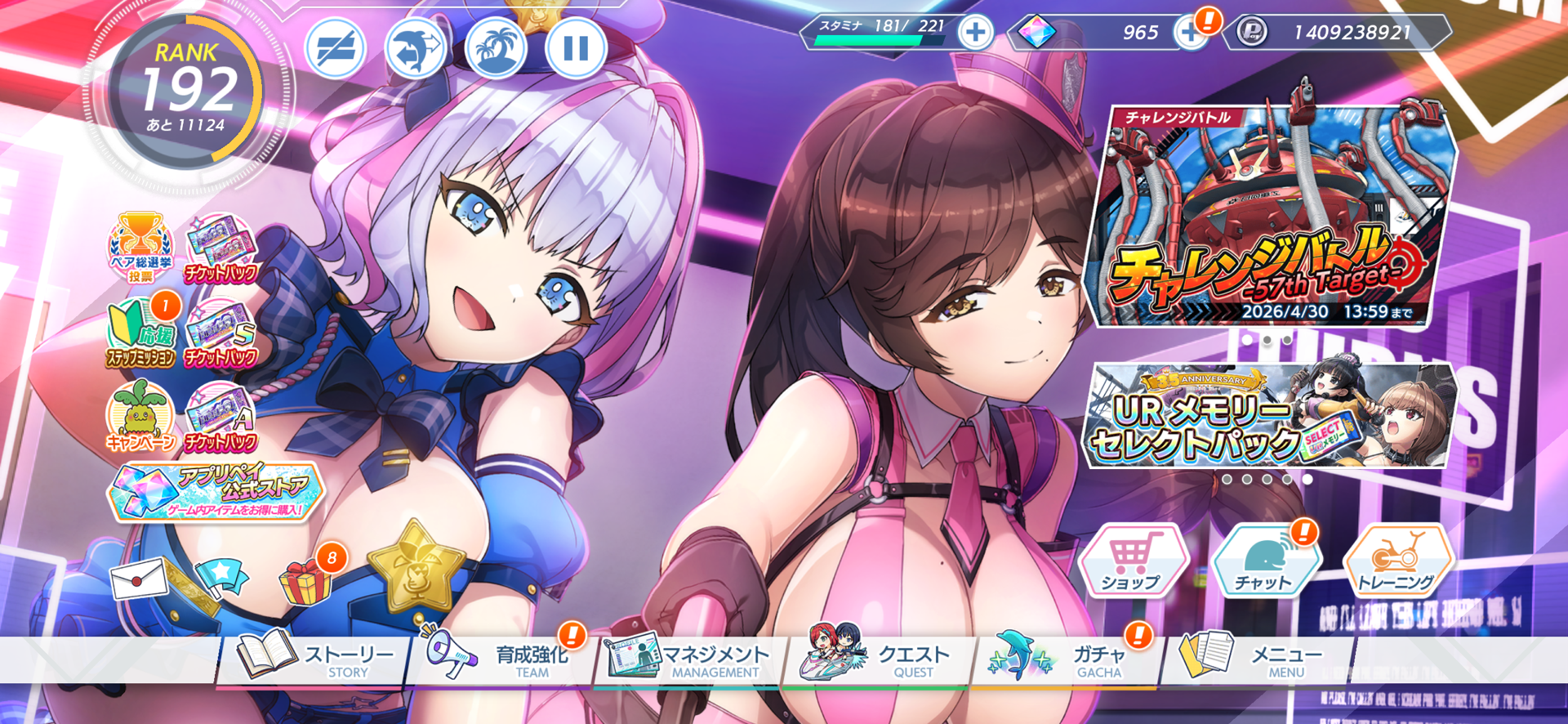Click the pause icon at top

[x=576, y=48]
